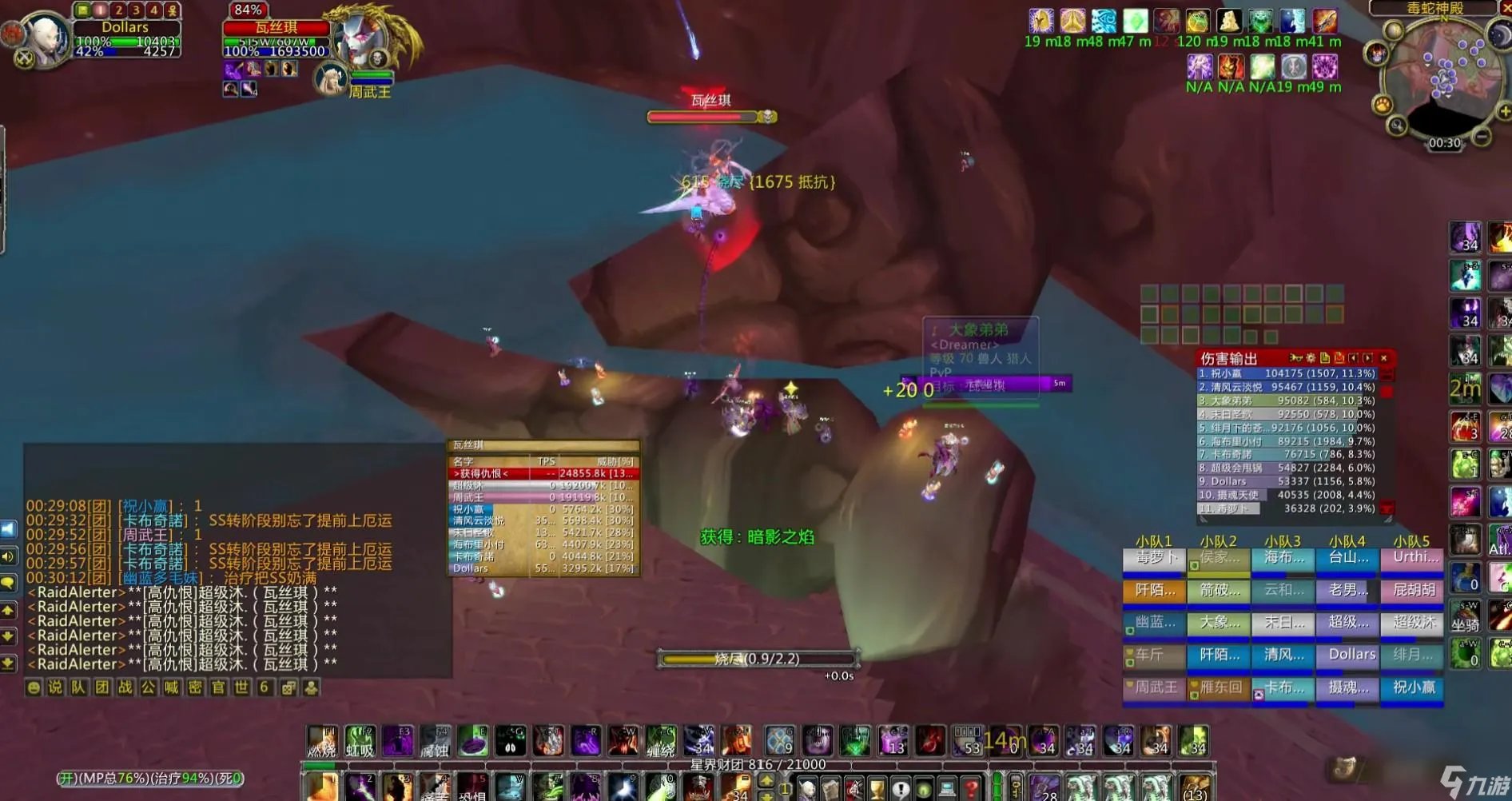Screen dimensions: 1512x801
Task: Click 超级沐 in the raid frames
Action: click(x=1412, y=624)
